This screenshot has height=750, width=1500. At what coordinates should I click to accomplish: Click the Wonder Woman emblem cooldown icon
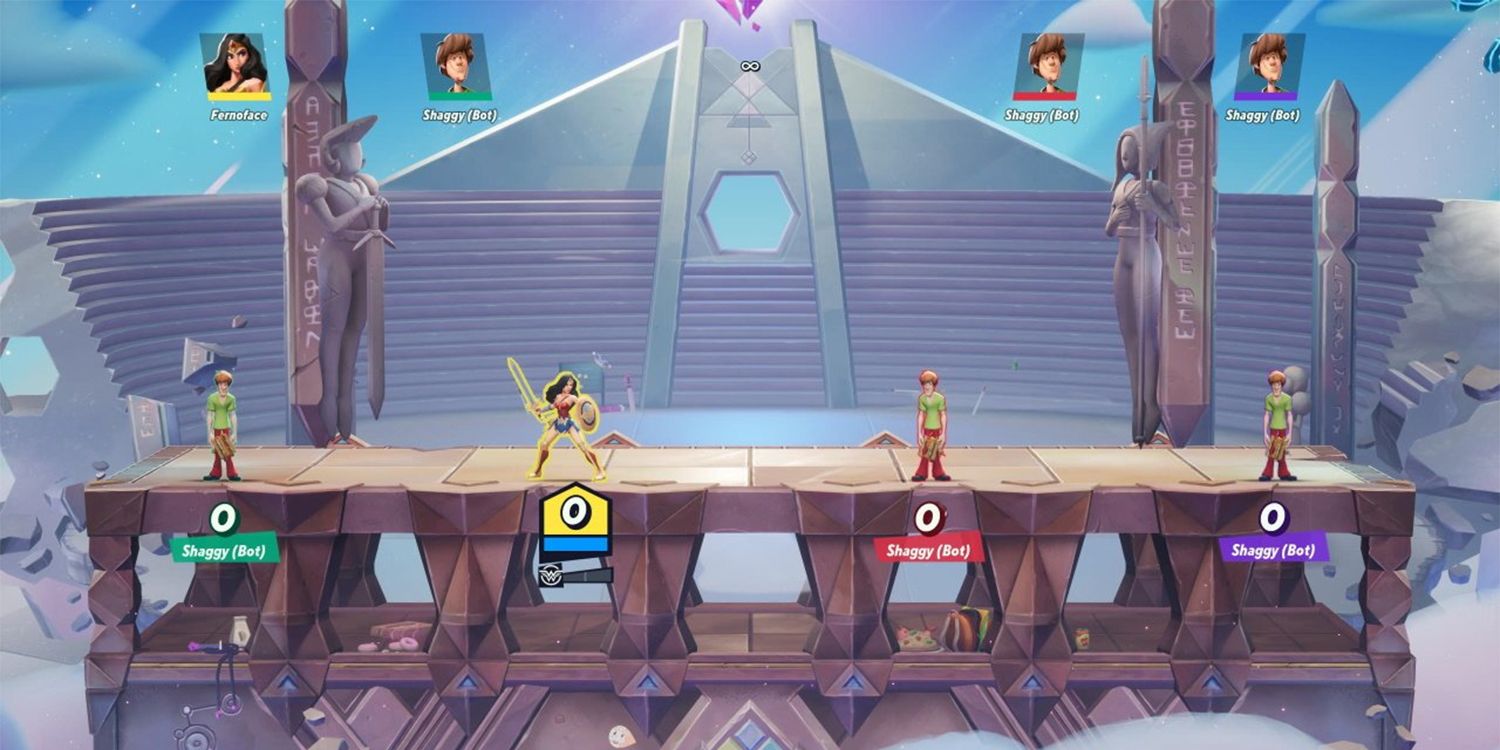pos(551,573)
